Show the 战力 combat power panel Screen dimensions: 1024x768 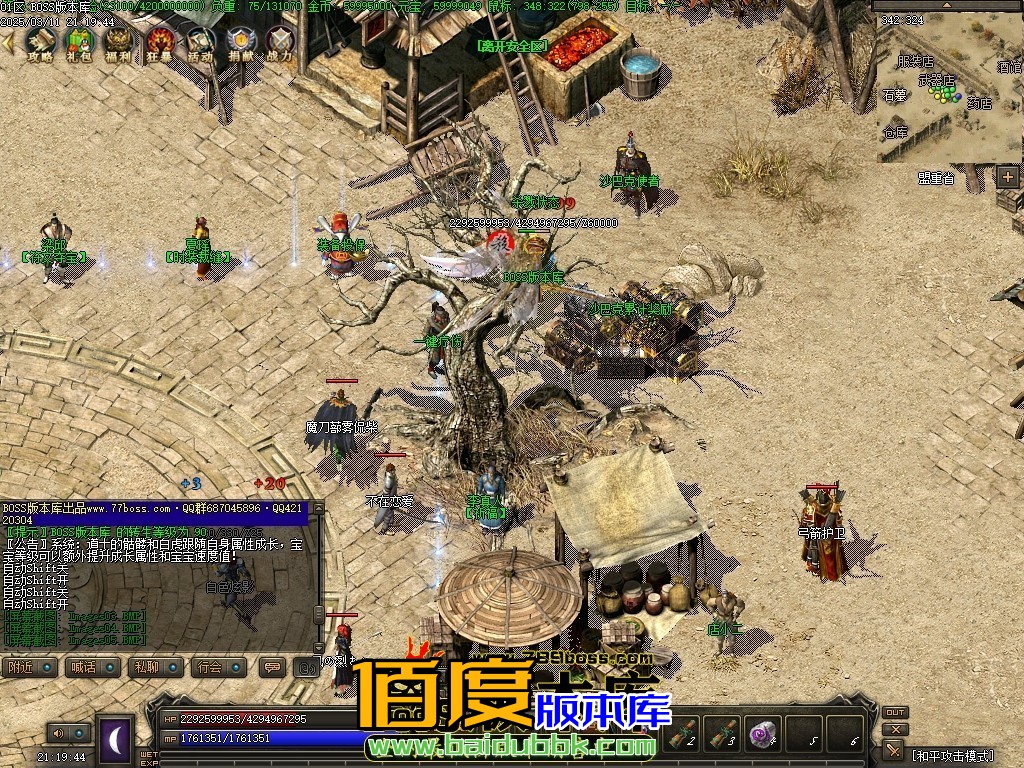click(281, 42)
